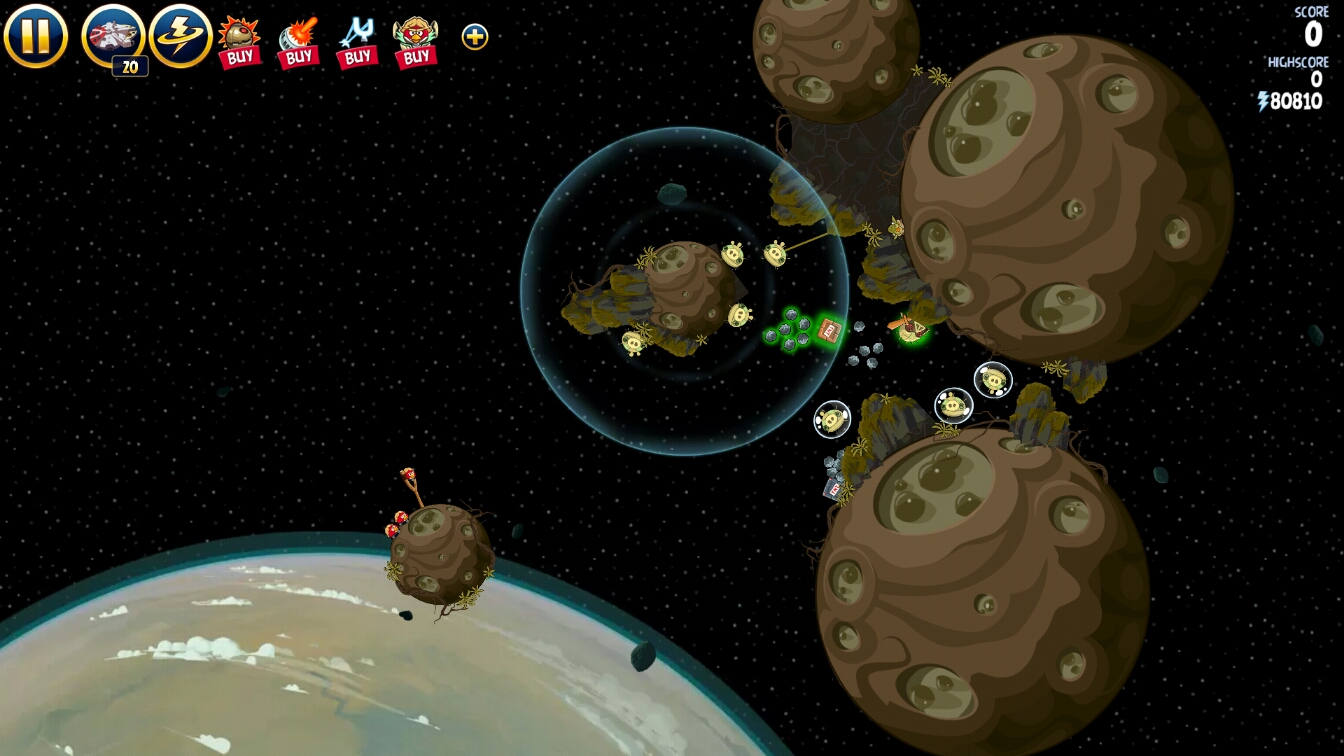This screenshot has width=1344, height=756.
Task: Click the yellow plus button
Action: pyautogui.click(x=475, y=37)
